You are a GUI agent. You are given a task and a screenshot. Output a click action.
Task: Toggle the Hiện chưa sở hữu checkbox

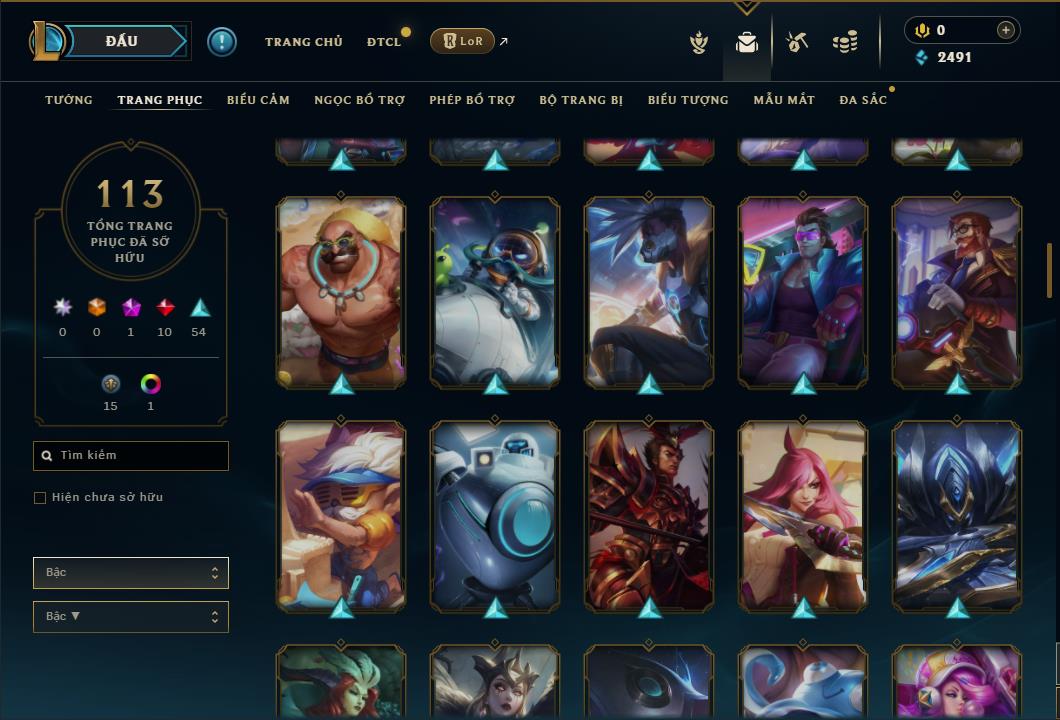tap(40, 498)
